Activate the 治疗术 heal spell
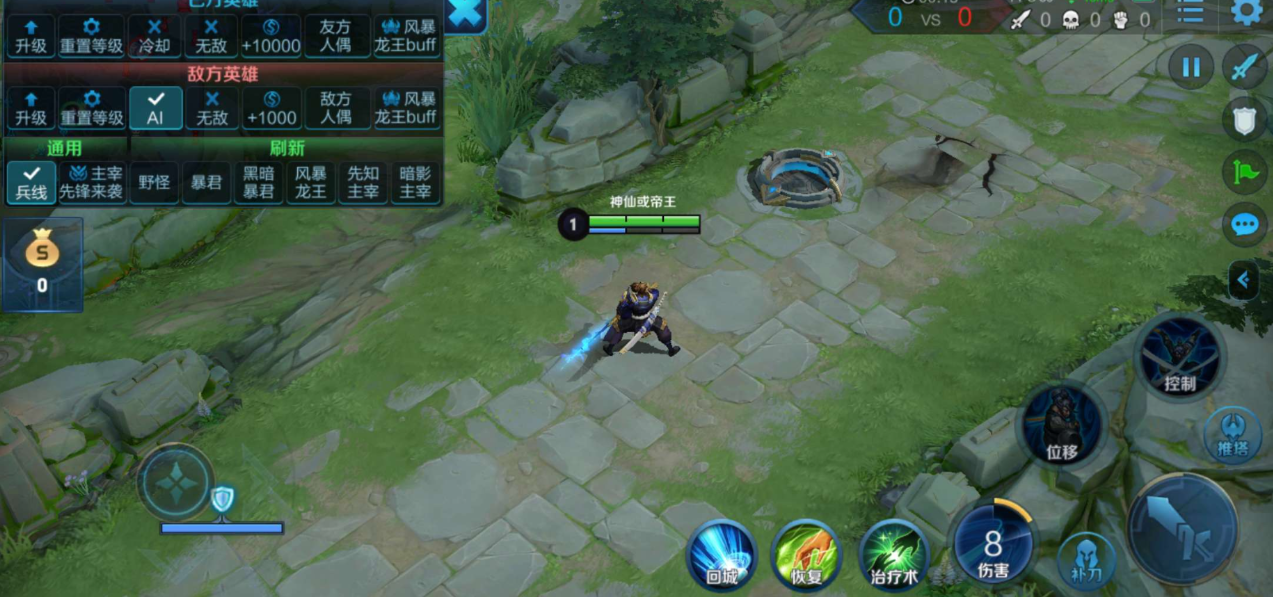 point(893,555)
